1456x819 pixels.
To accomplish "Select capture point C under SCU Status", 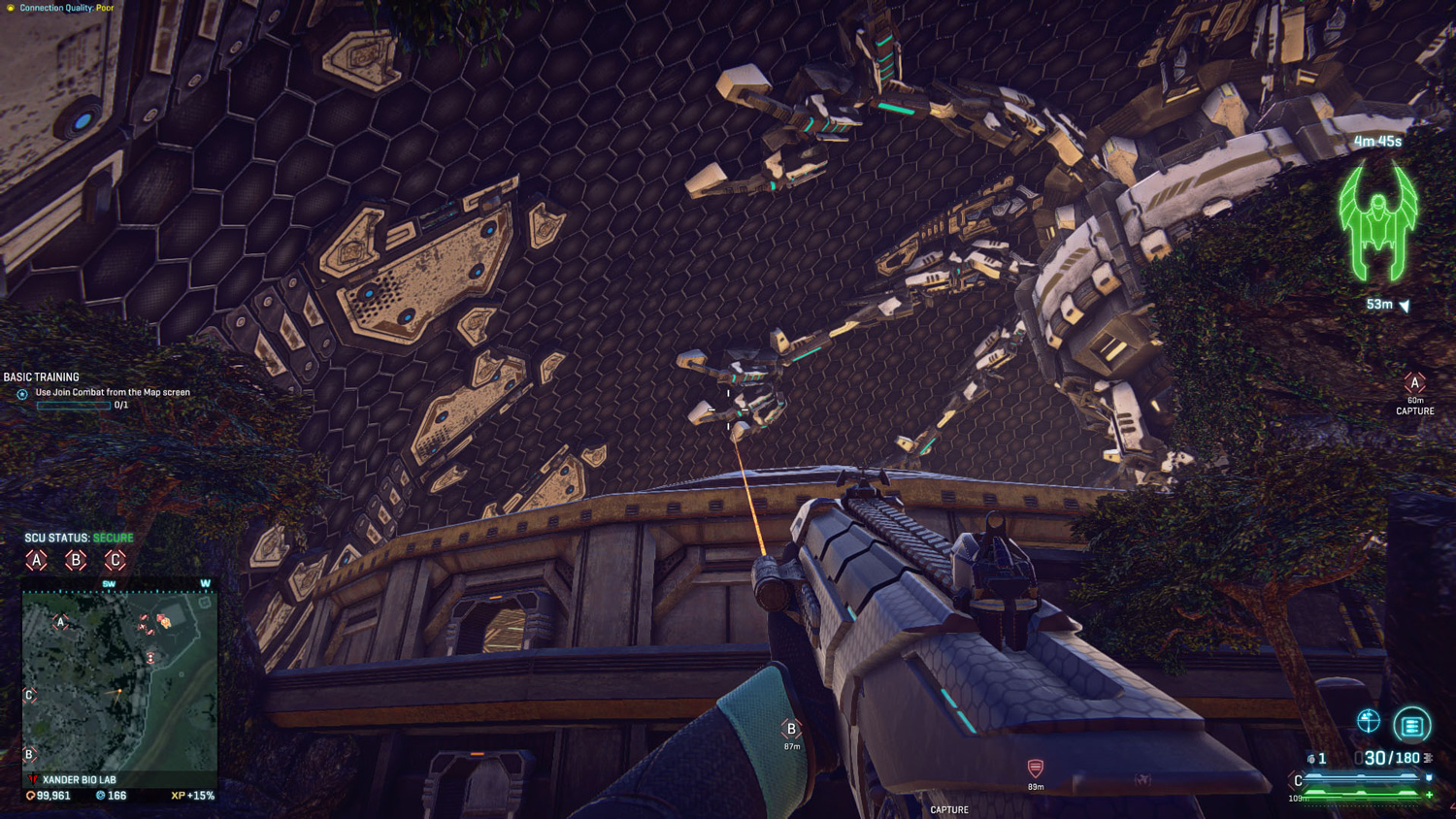I will [x=115, y=560].
